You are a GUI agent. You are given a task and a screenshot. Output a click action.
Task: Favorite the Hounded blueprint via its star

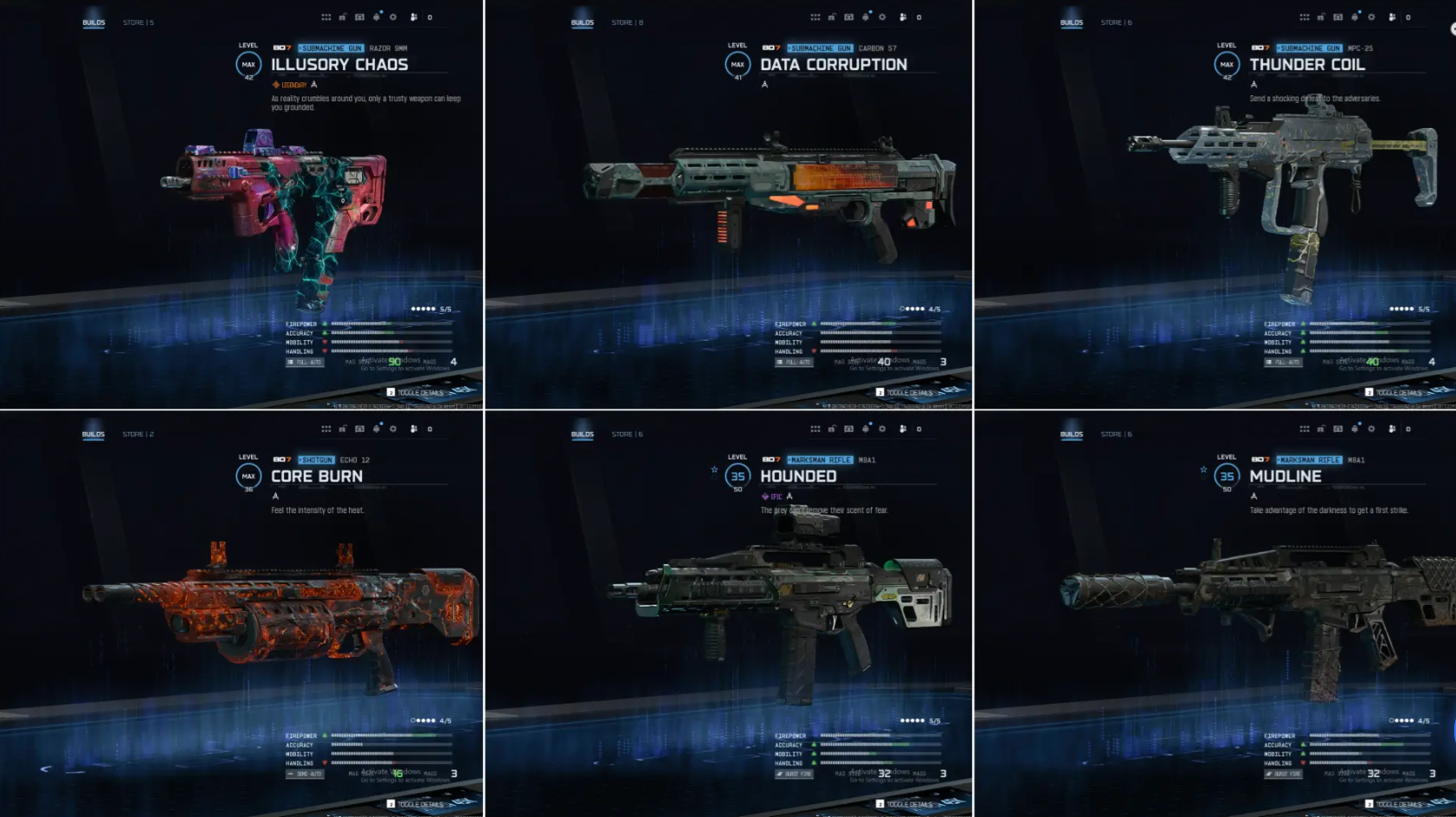(713, 471)
